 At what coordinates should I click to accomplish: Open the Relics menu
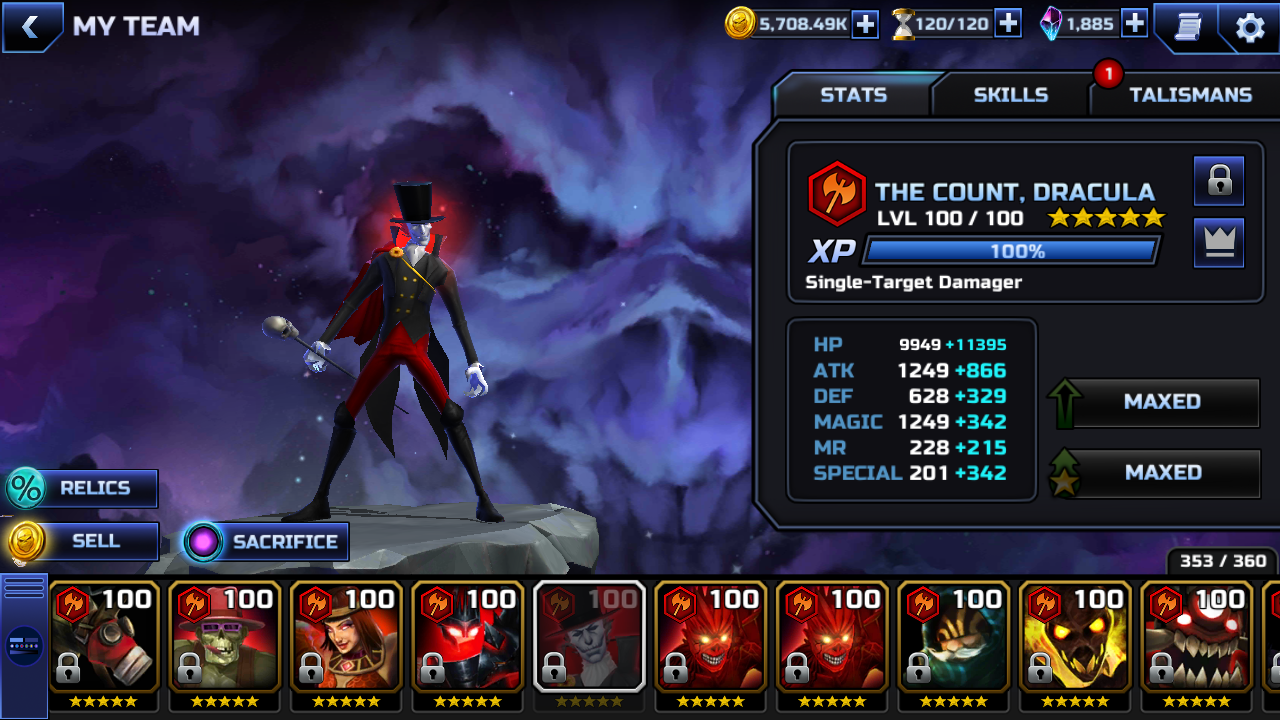click(x=82, y=488)
